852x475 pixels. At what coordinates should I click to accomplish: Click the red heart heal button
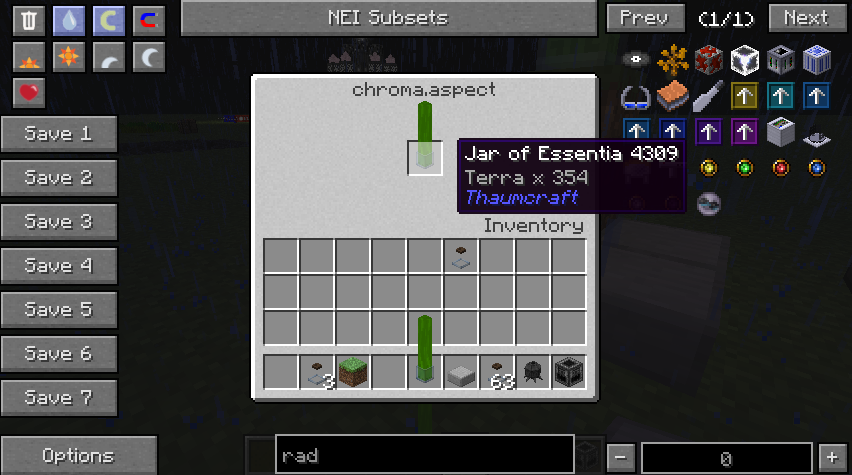29,93
